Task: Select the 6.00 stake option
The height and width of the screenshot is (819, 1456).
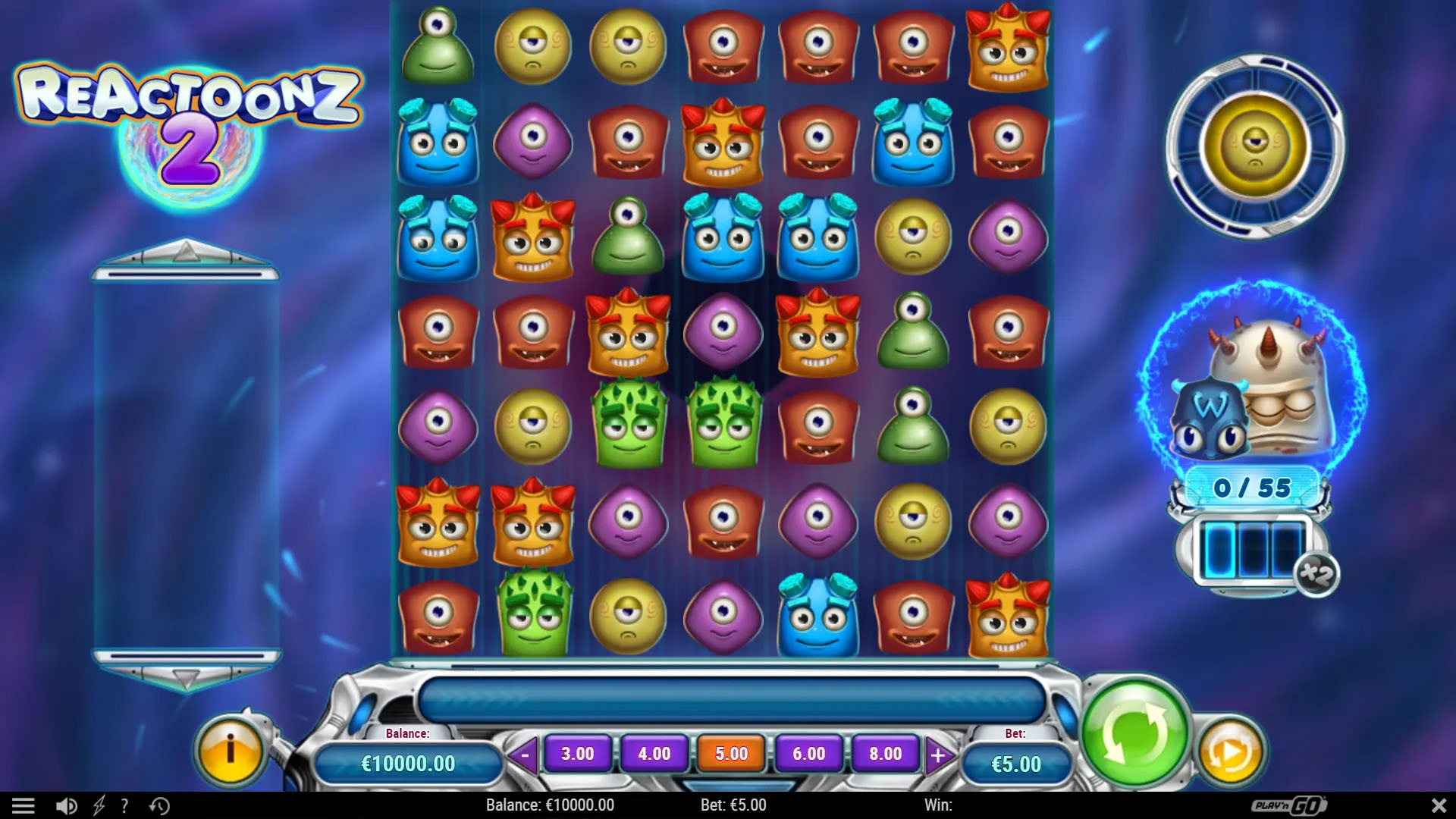Action: point(807,754)
